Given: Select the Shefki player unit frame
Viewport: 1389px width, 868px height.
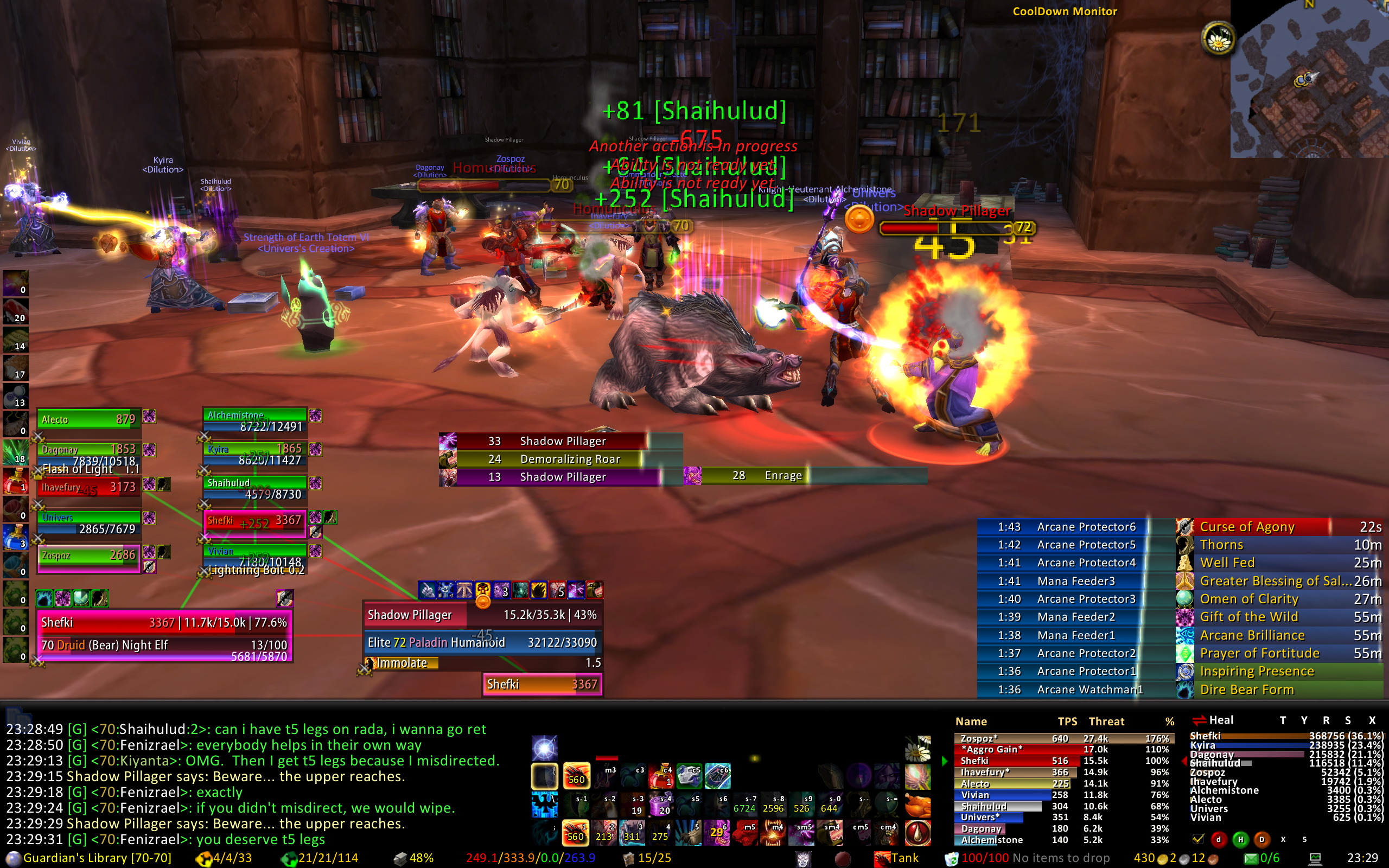Looking at the screenshot, I should point(164,635).
